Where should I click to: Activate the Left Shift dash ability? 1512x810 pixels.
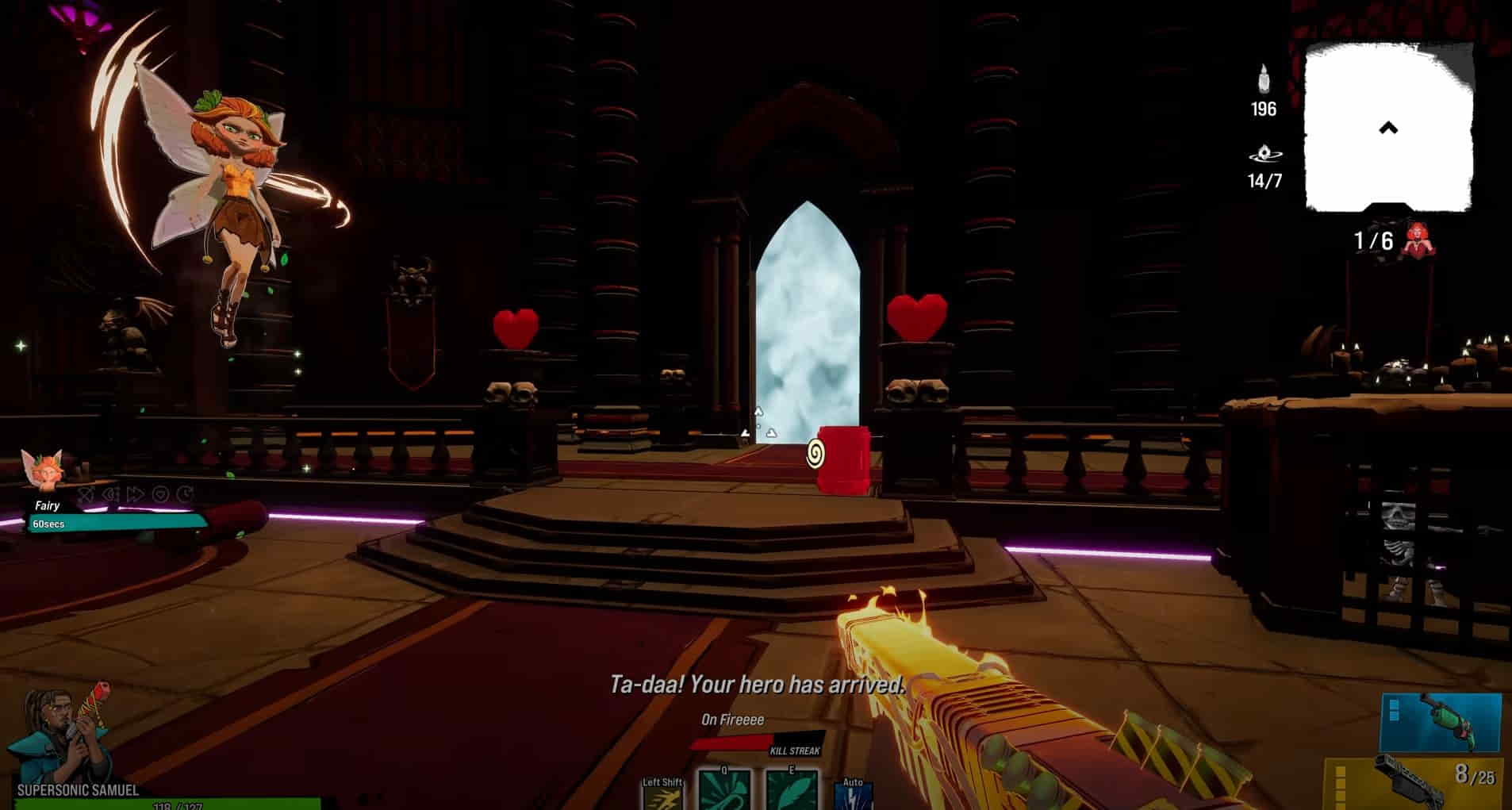tap(662, 796)
